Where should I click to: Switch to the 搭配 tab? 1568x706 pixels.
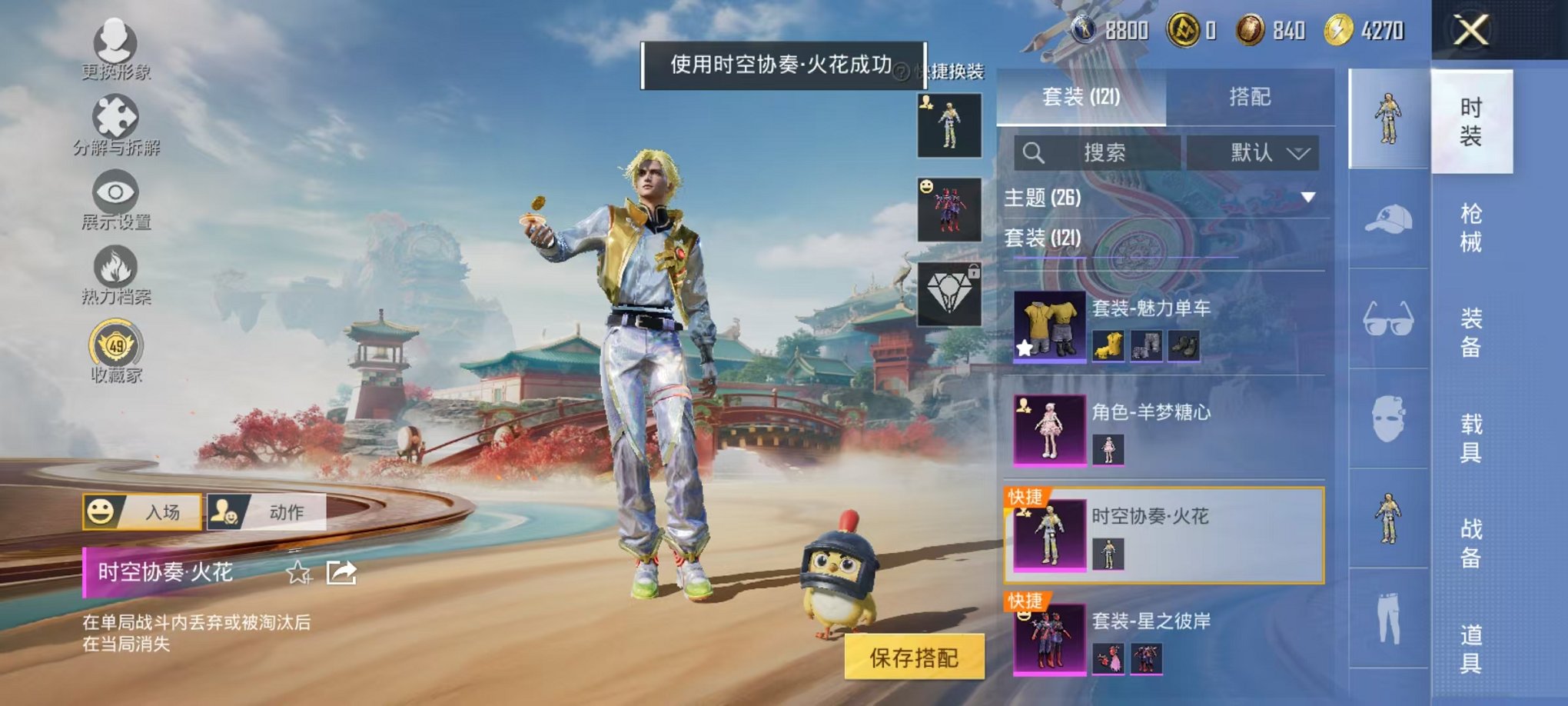point(1251,97)
